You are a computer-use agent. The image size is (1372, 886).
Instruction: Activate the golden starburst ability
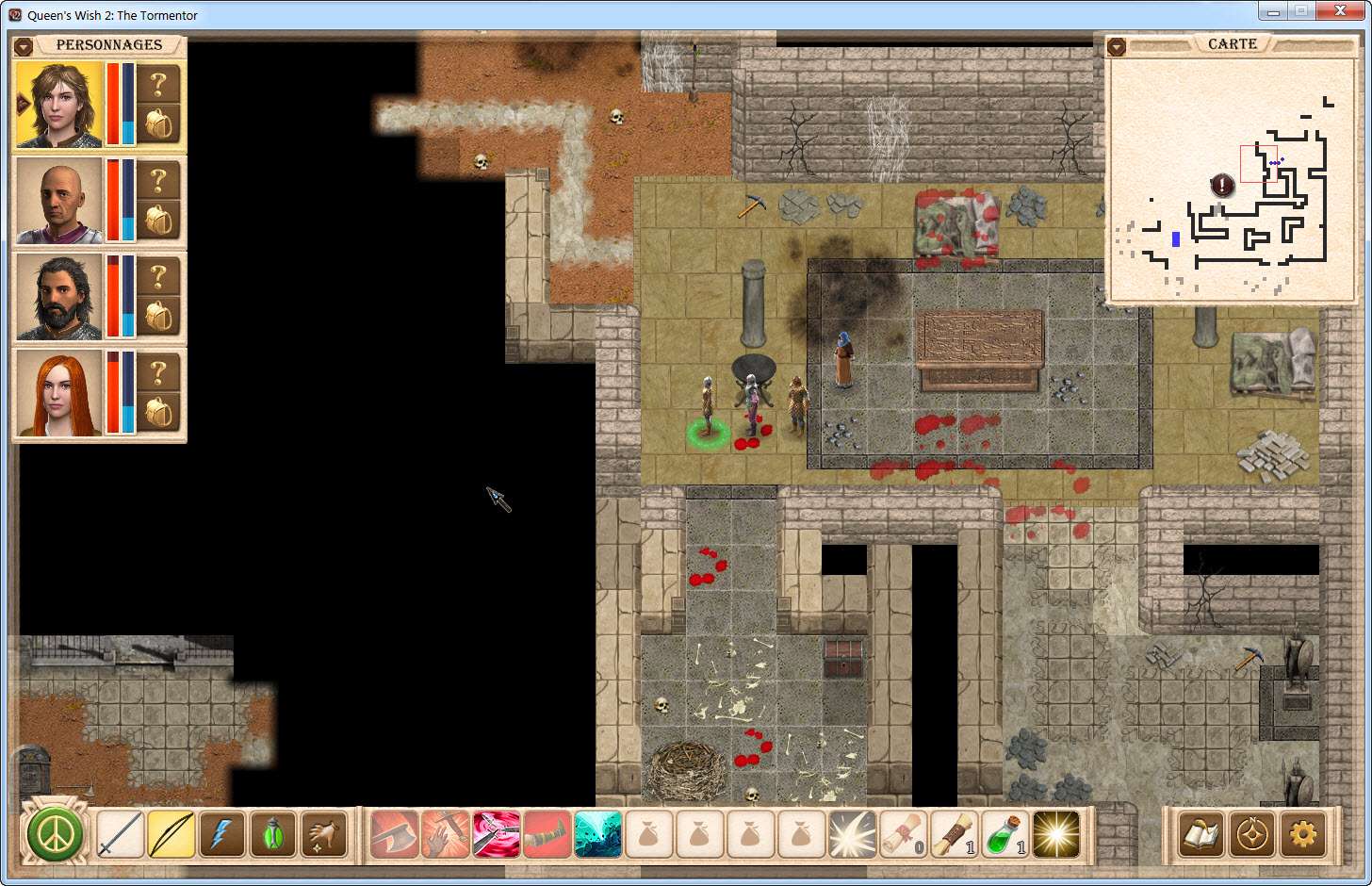click(x=1055, y=834)
